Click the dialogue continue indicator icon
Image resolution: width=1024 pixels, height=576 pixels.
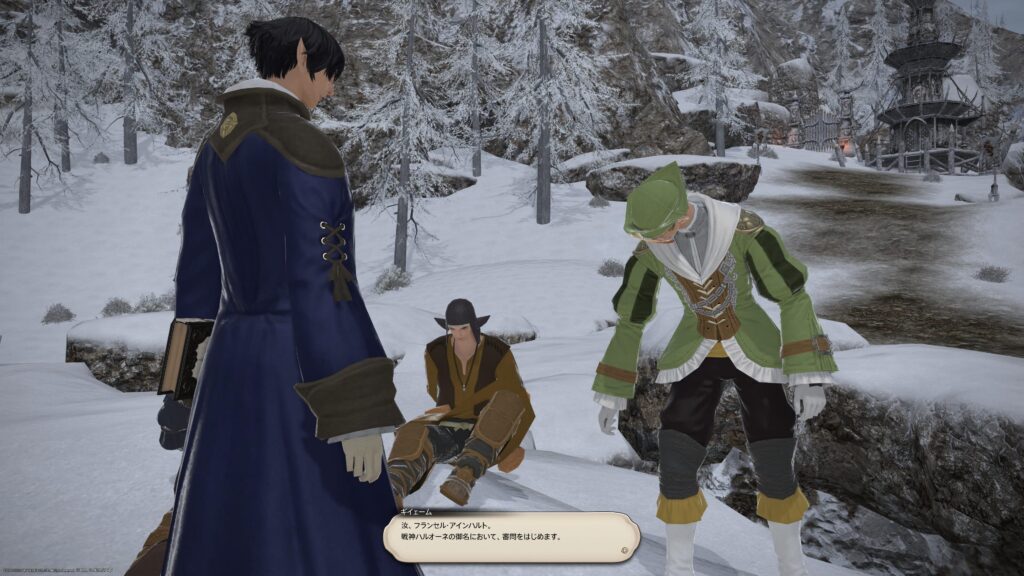pos(623,549)
